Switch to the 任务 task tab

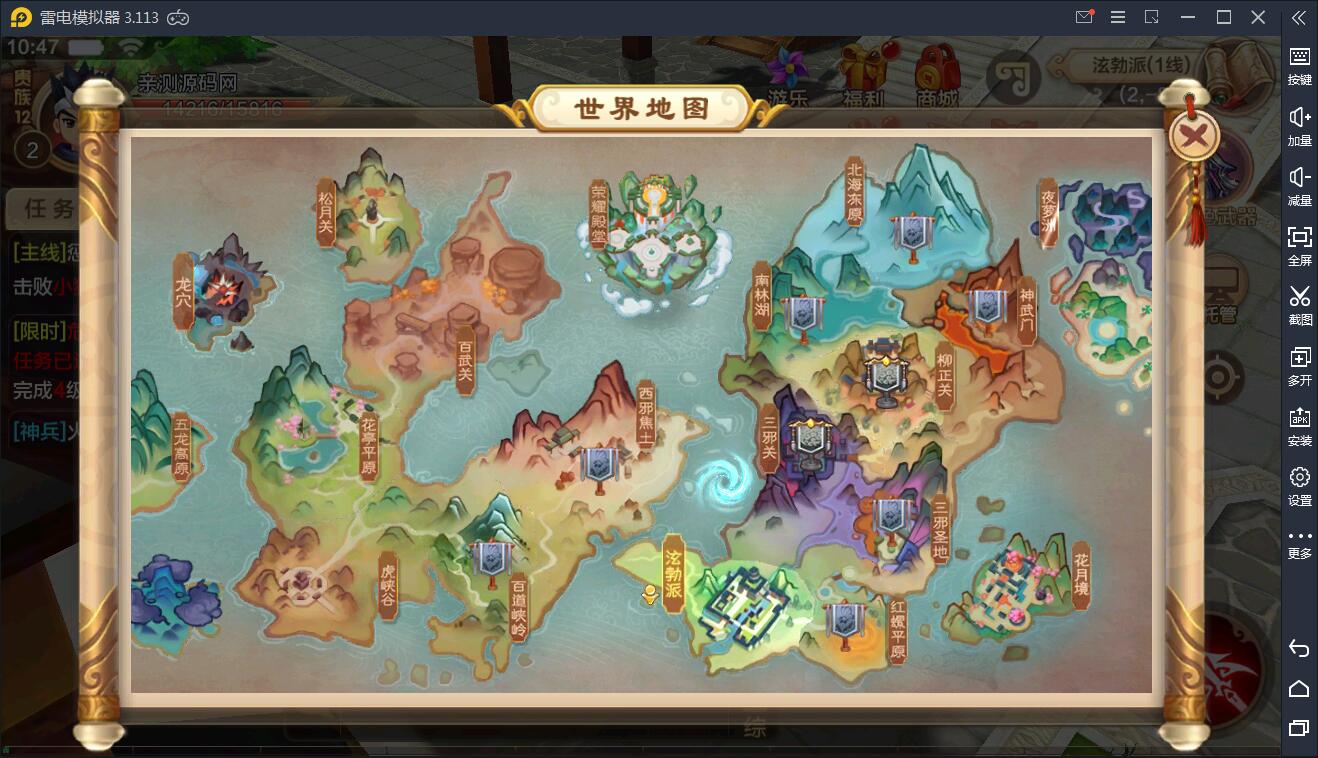click(50, 208)
